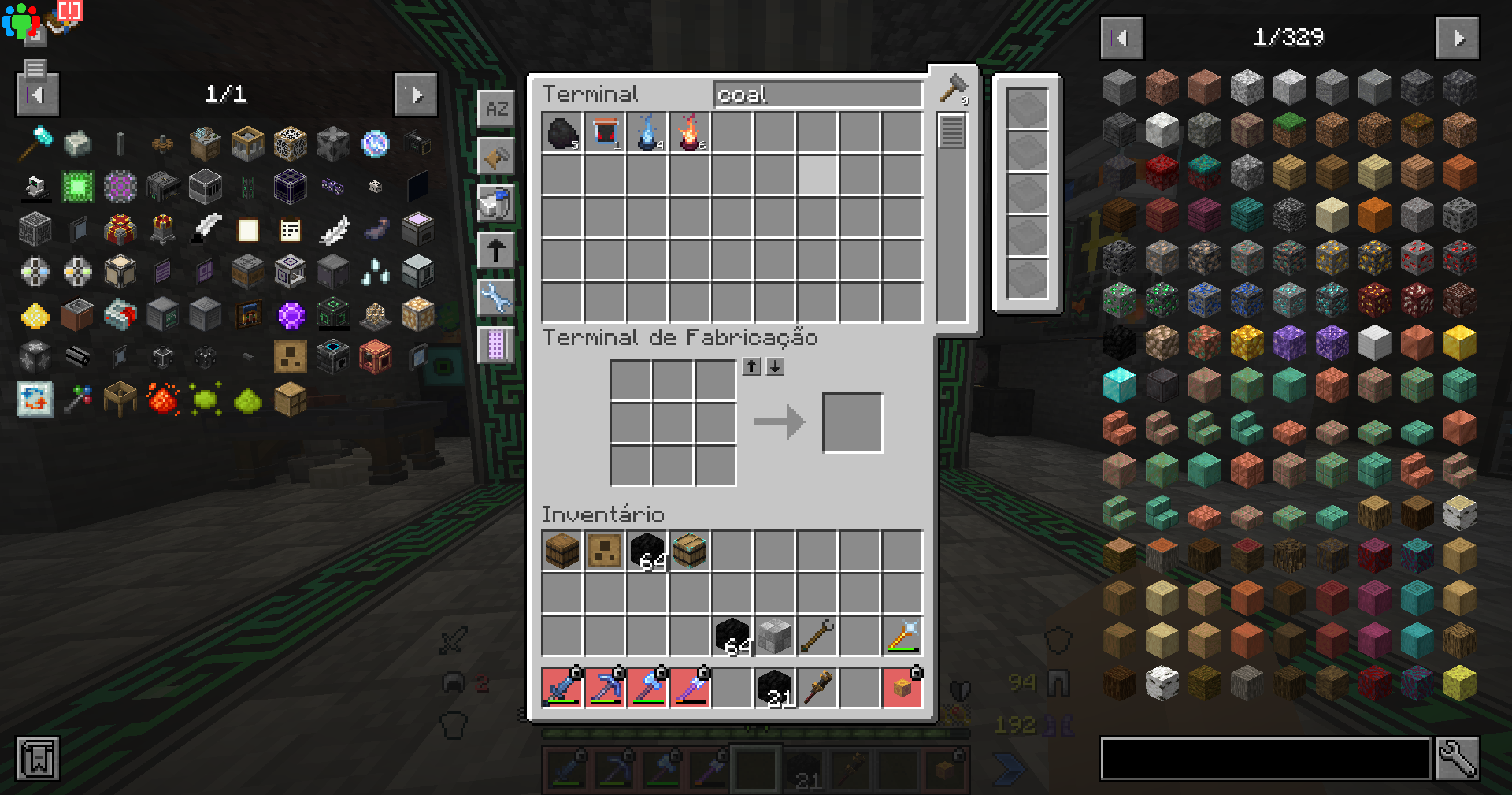Click the left arrow beside 1/329 counter
Screen dimensions: 1512x795
[1121, 37]
